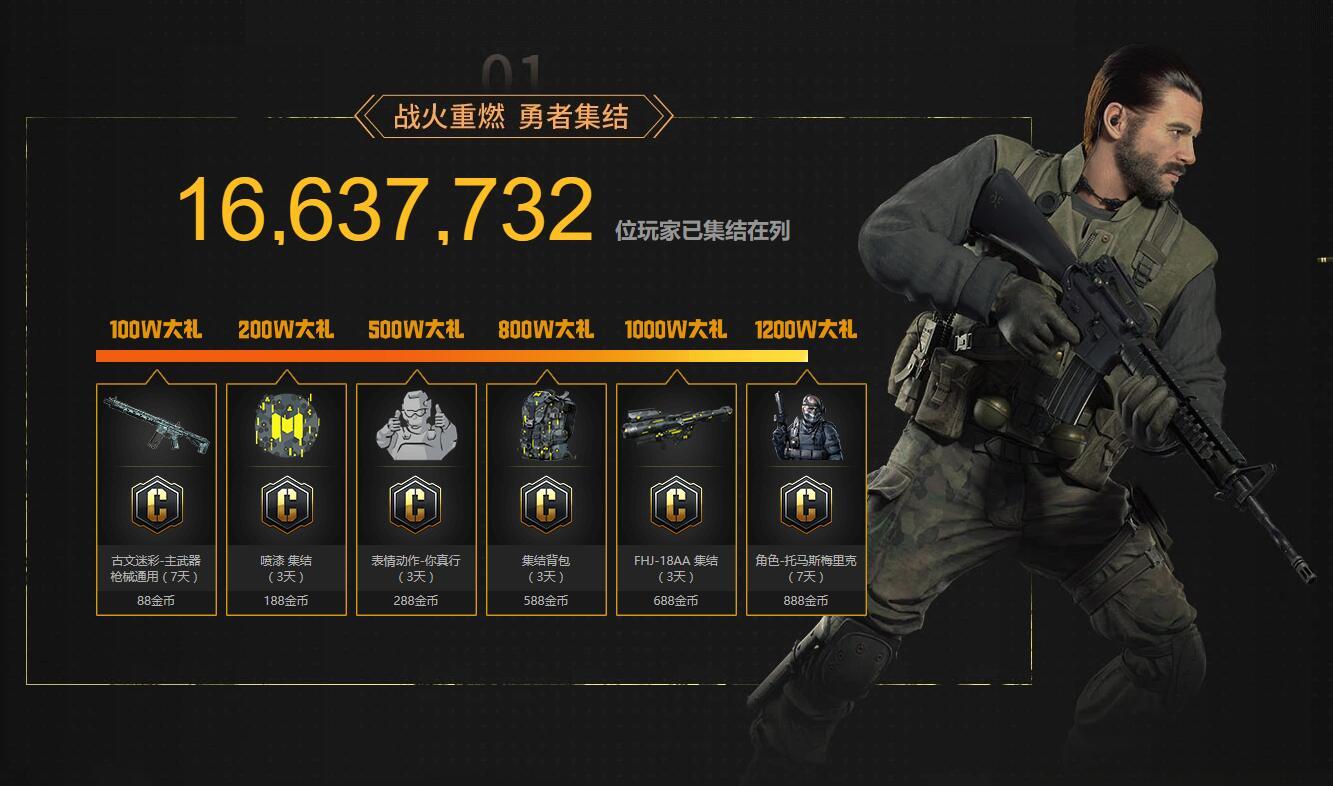The width and height of the screenshot is (1333, 786).
Task: Choose the 200W大礼 milestone label
Action: (286, 330)
